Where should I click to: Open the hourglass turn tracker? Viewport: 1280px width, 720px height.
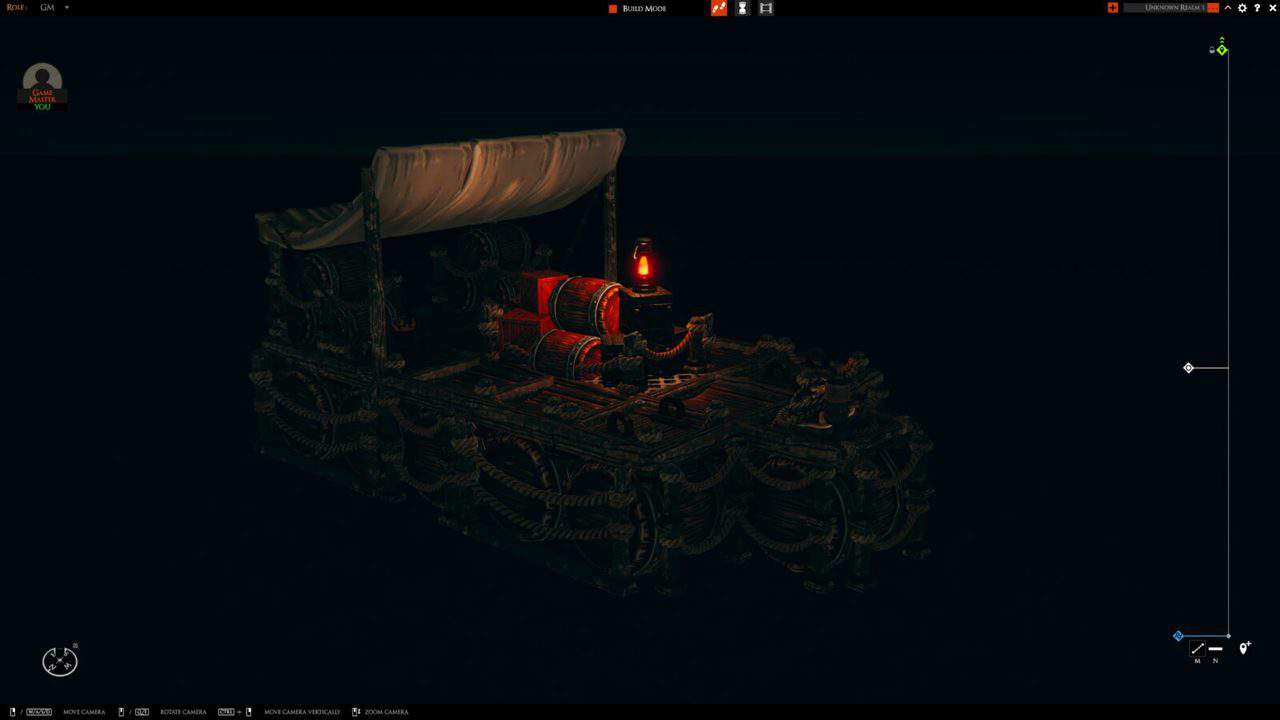pos(742,8)
